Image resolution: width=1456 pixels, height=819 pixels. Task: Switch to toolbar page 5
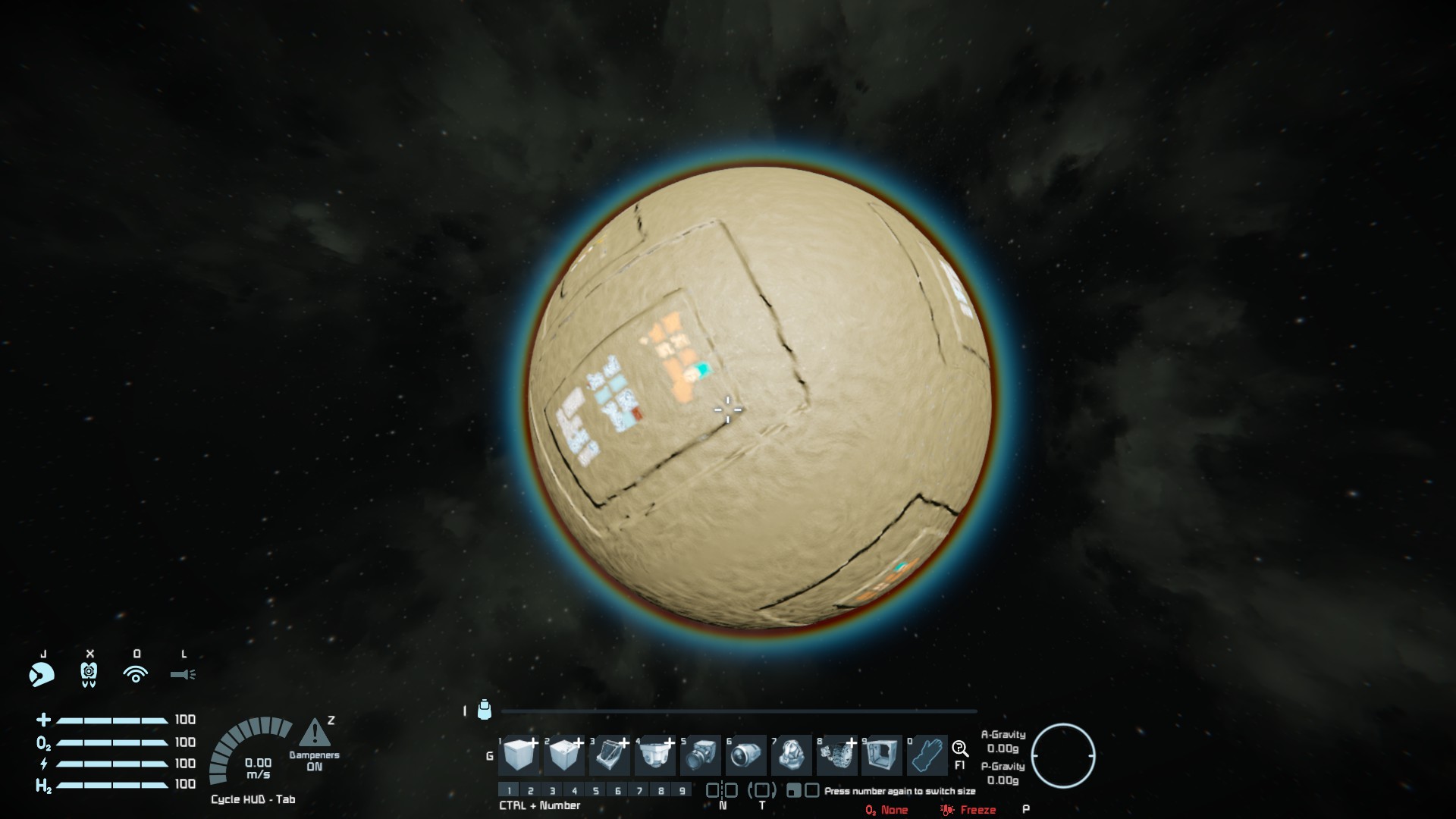596,790
